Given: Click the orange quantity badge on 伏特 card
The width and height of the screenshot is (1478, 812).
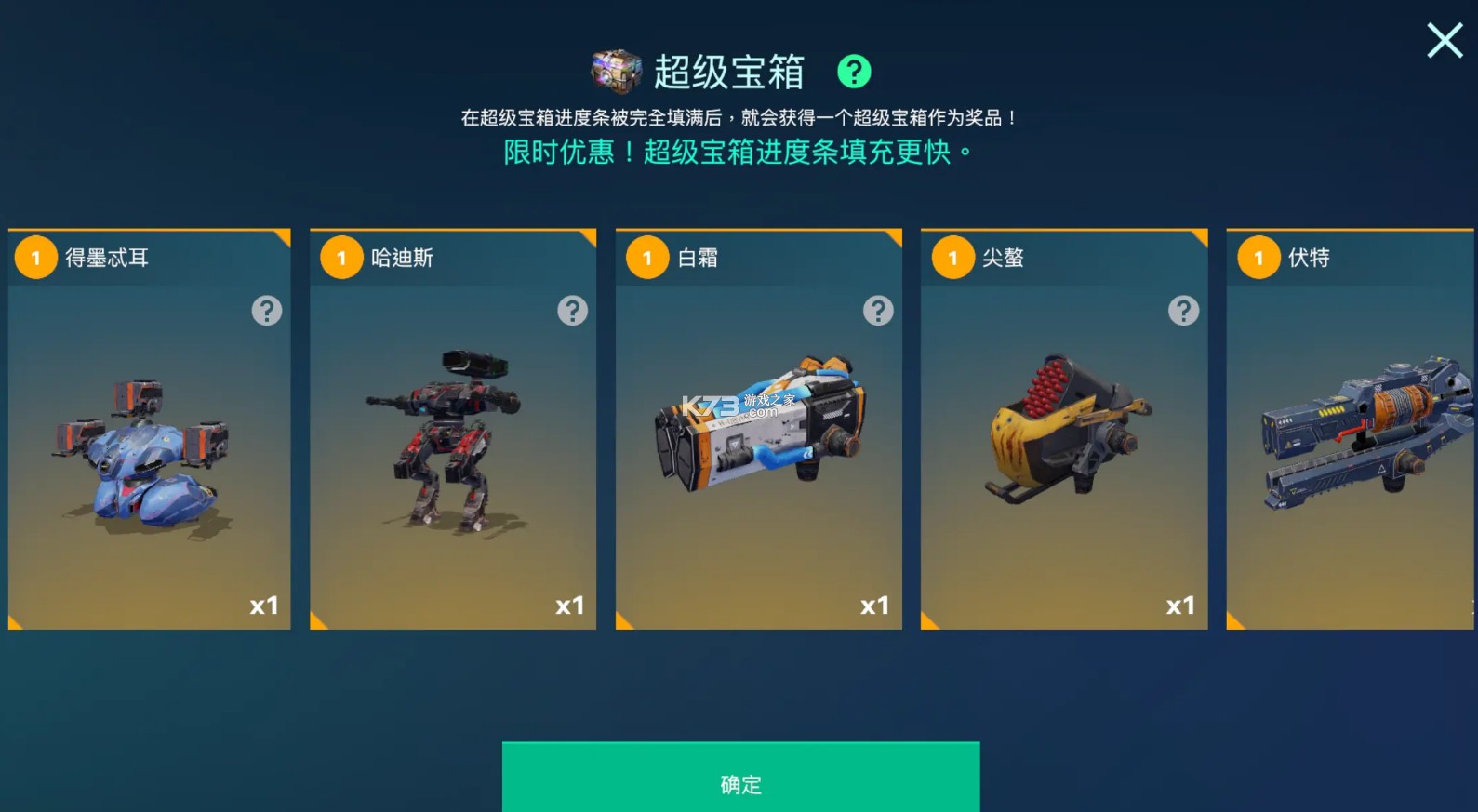Looking at the screenshot, I should point(1258,258).
